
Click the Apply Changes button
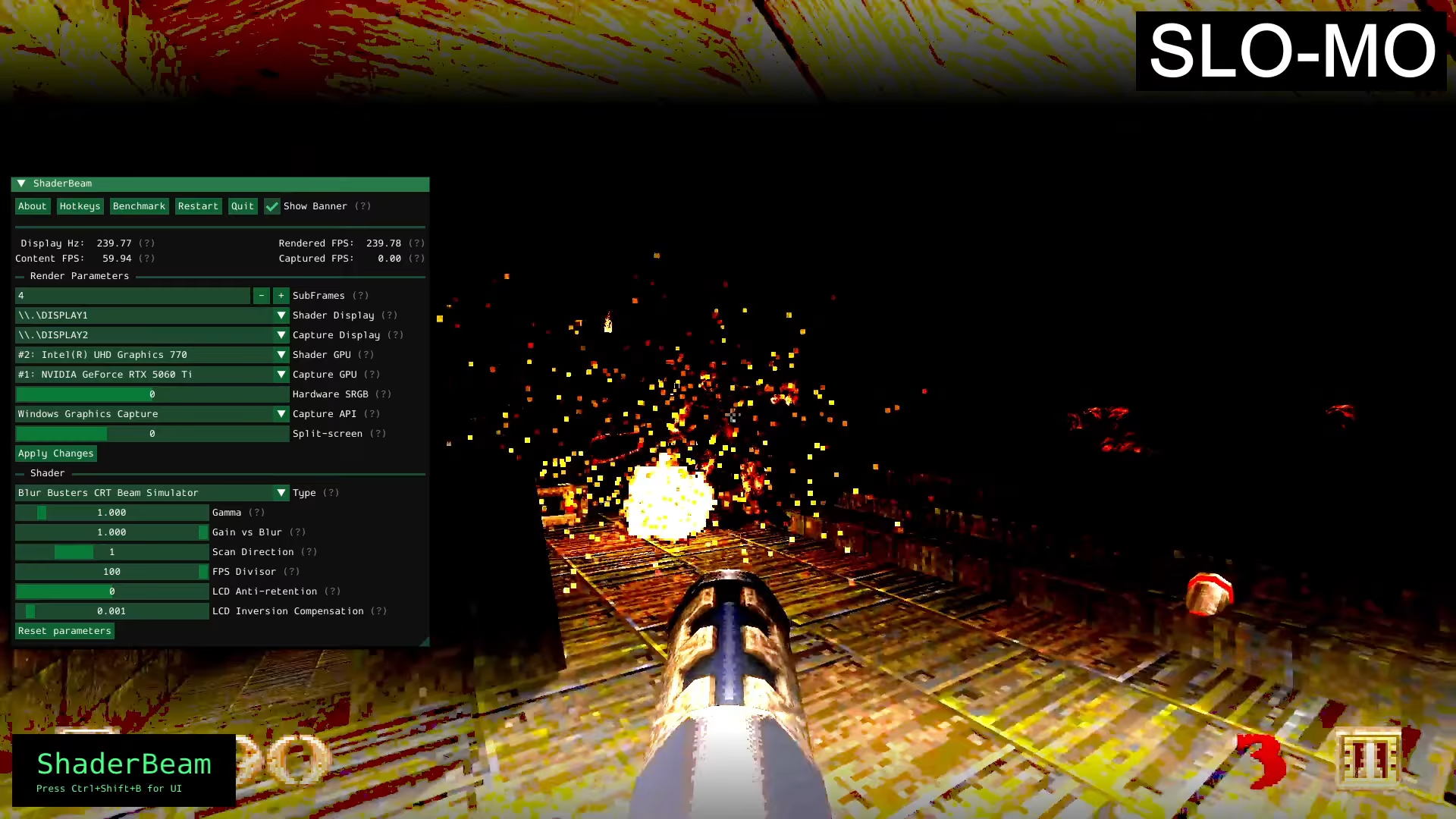pos(55,453)
